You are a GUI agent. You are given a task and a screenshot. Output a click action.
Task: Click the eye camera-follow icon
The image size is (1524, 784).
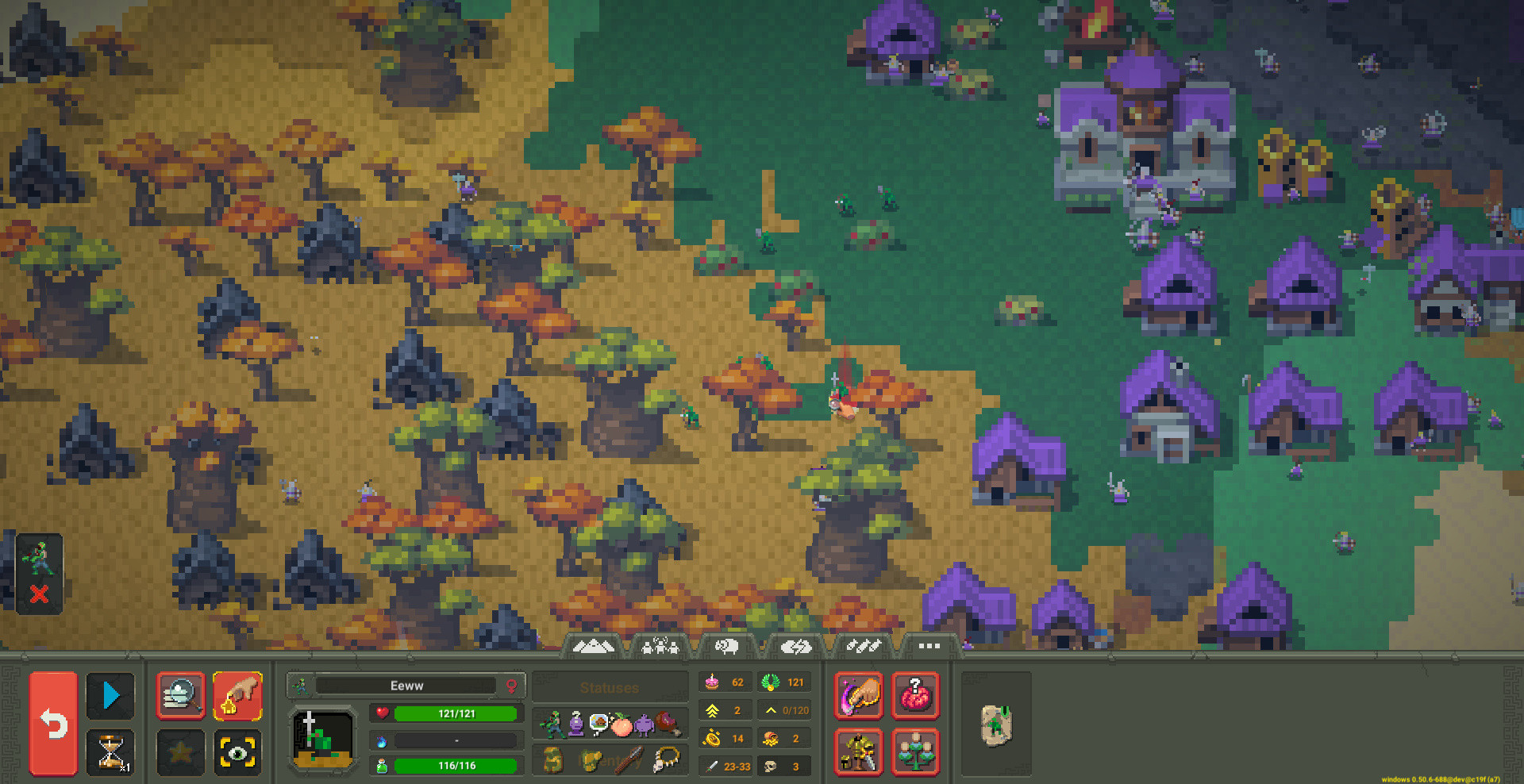pyautogui.click(x=238, y=751)
